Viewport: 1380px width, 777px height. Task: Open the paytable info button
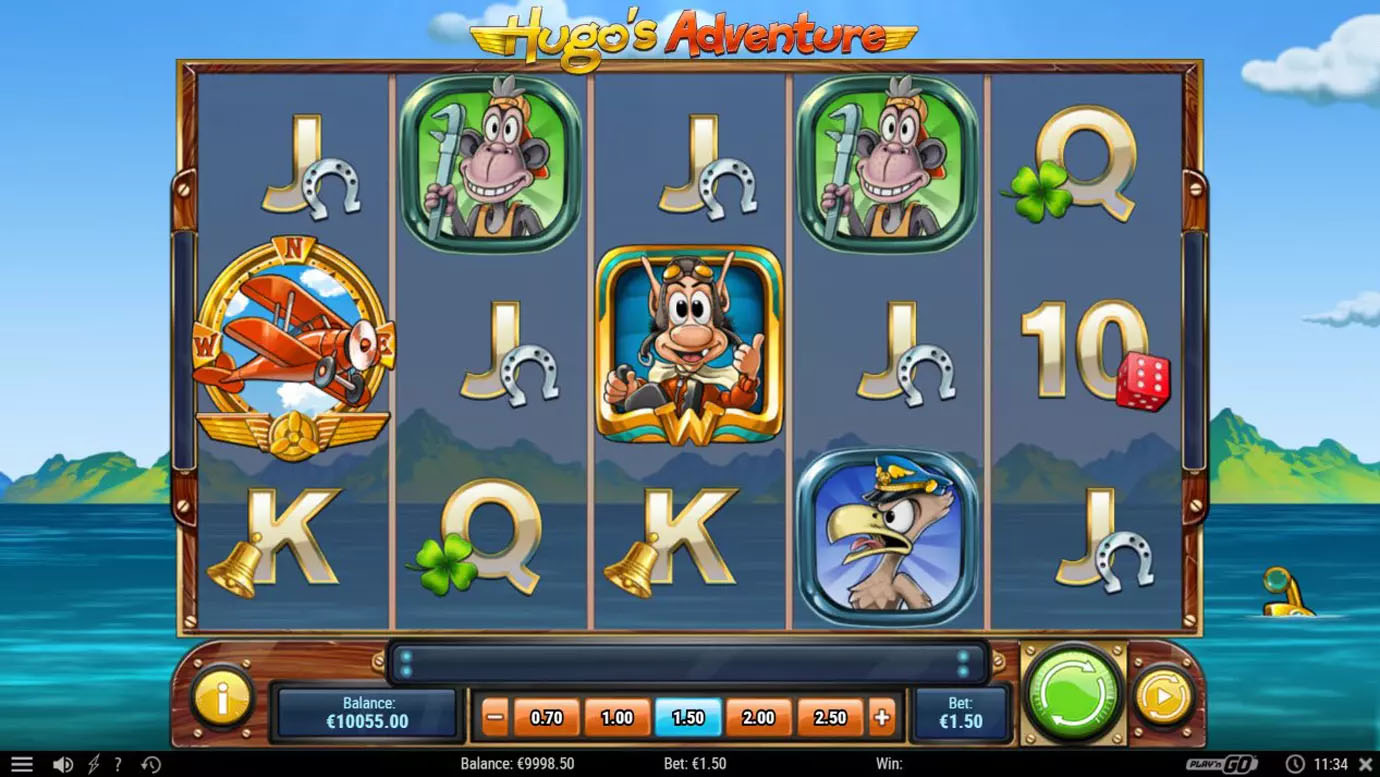221,696
